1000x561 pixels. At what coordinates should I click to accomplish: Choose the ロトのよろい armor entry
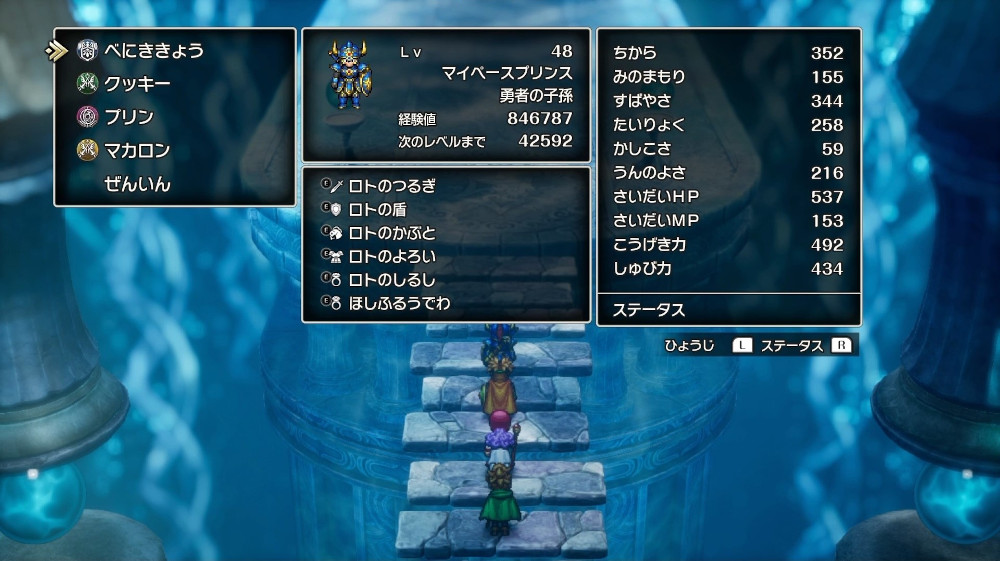pos(392,256)
